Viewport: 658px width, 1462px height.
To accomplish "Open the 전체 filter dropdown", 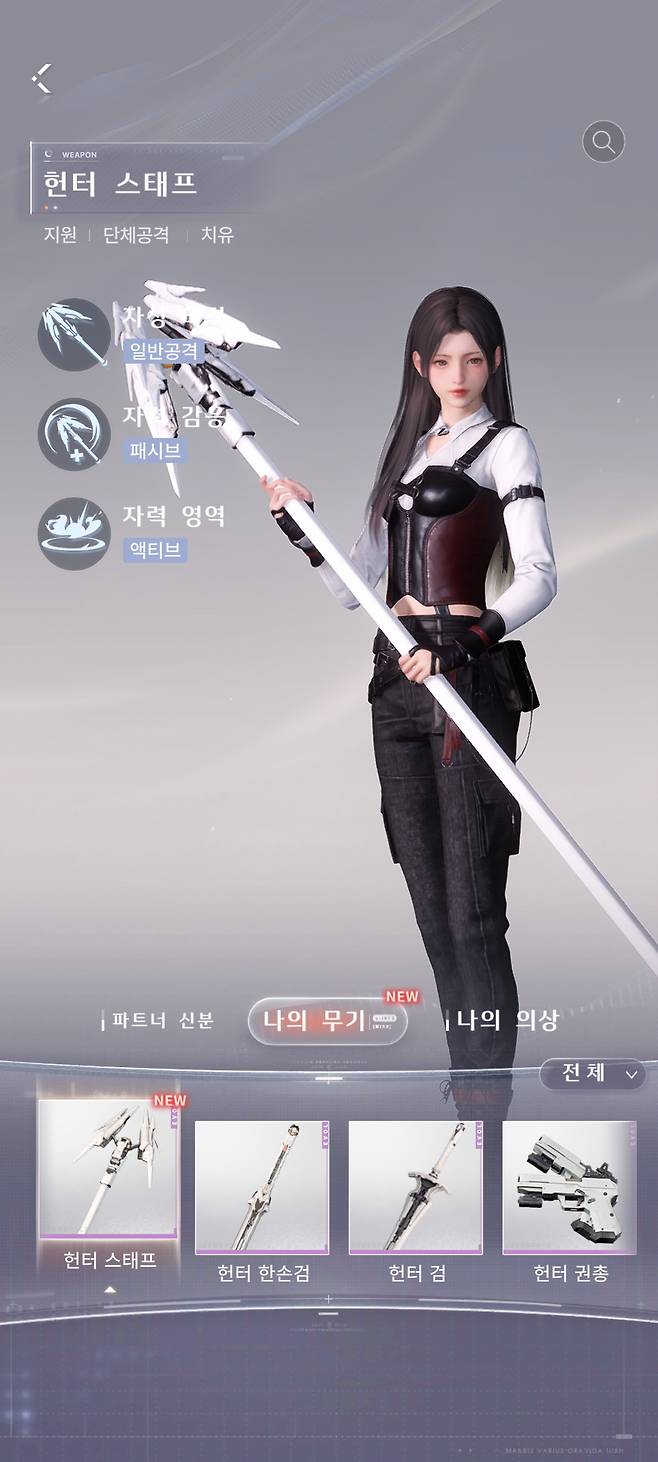I will pos(592,1074).
